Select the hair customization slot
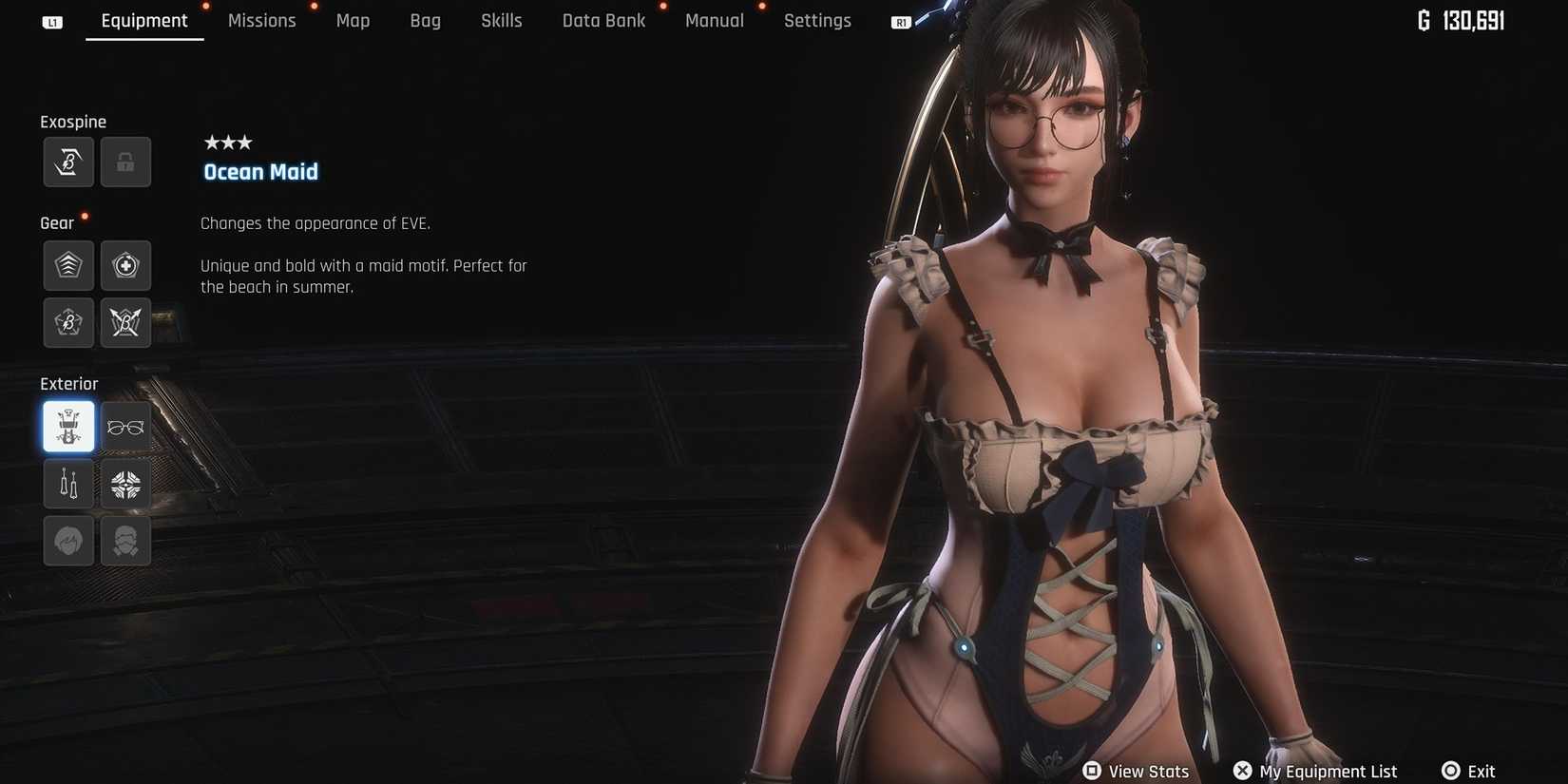The height and width of the screenshot is (784, 1568). [68, 540]
